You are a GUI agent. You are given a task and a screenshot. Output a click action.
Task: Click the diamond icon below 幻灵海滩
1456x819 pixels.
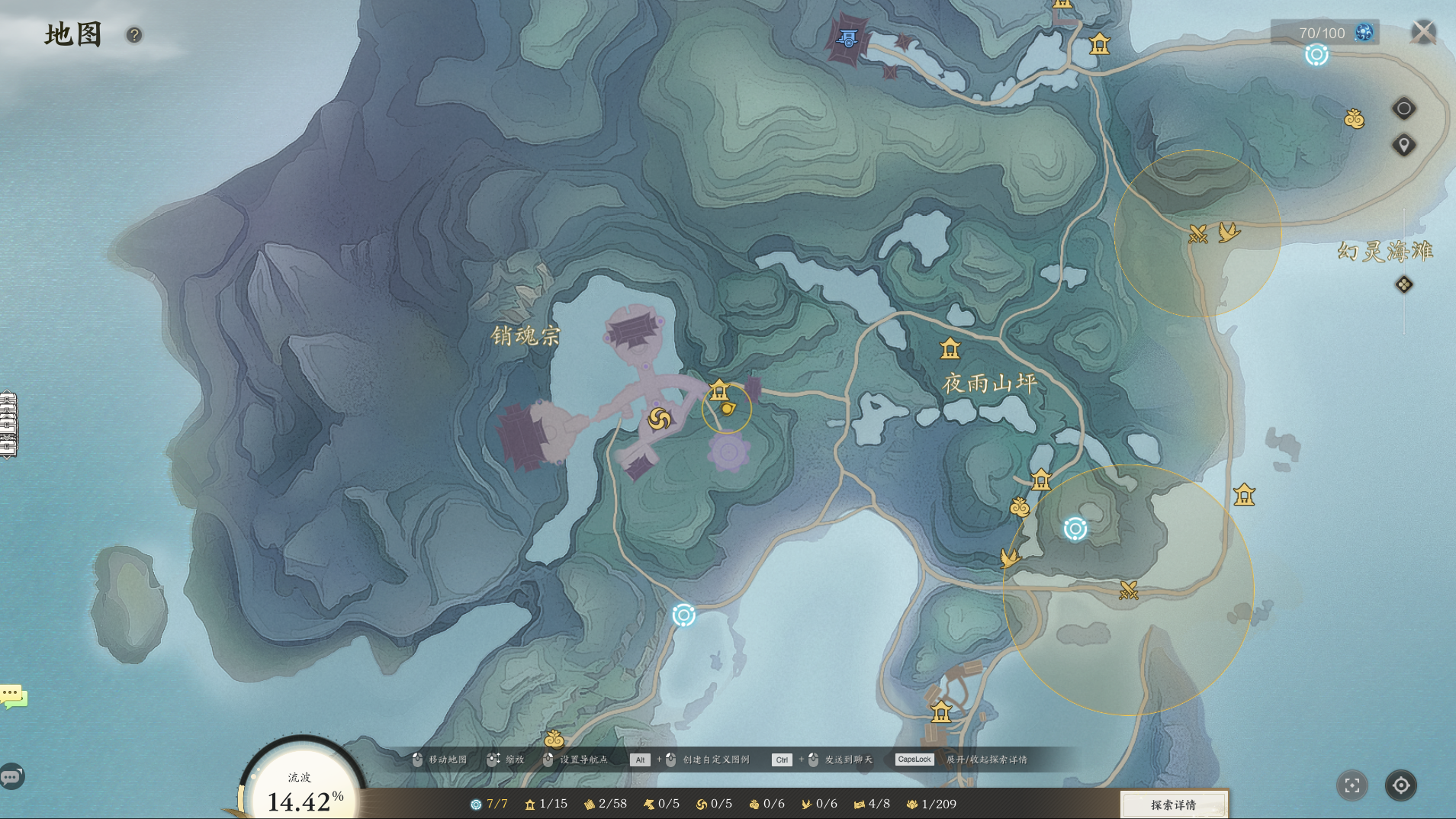1403,284
